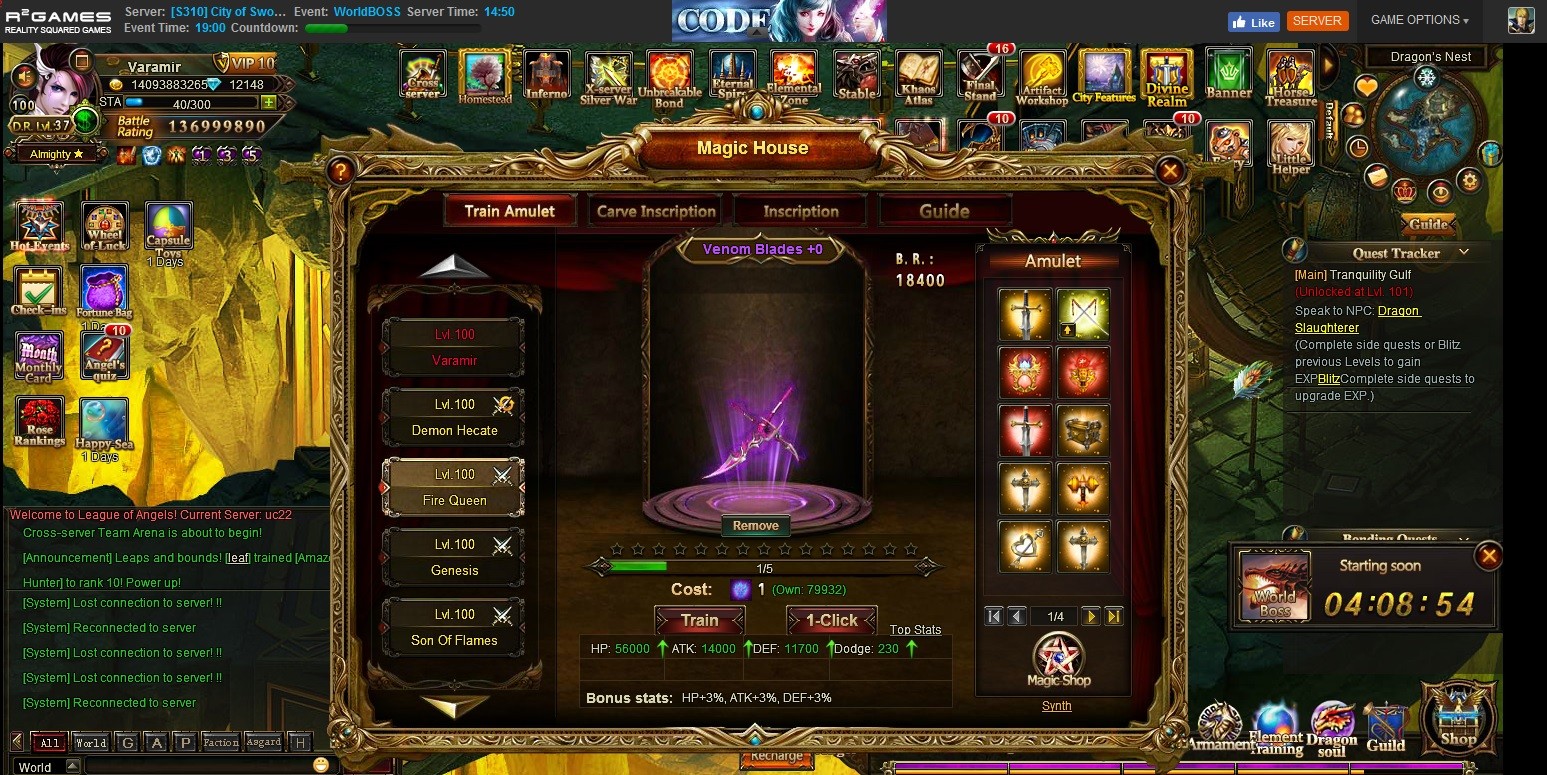1547x775 pixels.
Task: Close the World Boss countdown popup
Action: 1488,555
